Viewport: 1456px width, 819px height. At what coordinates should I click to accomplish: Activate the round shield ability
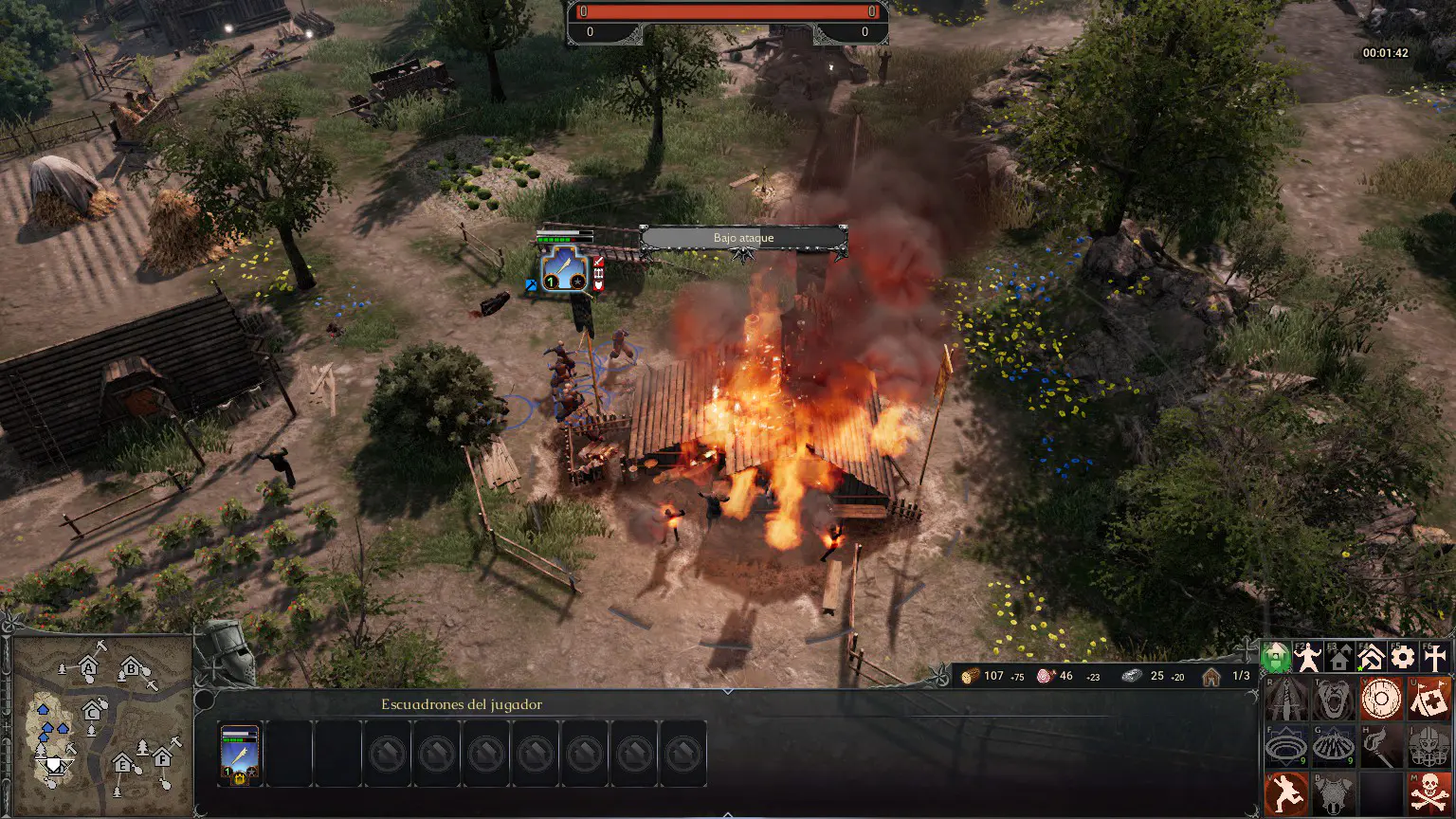click(1380, 700)
